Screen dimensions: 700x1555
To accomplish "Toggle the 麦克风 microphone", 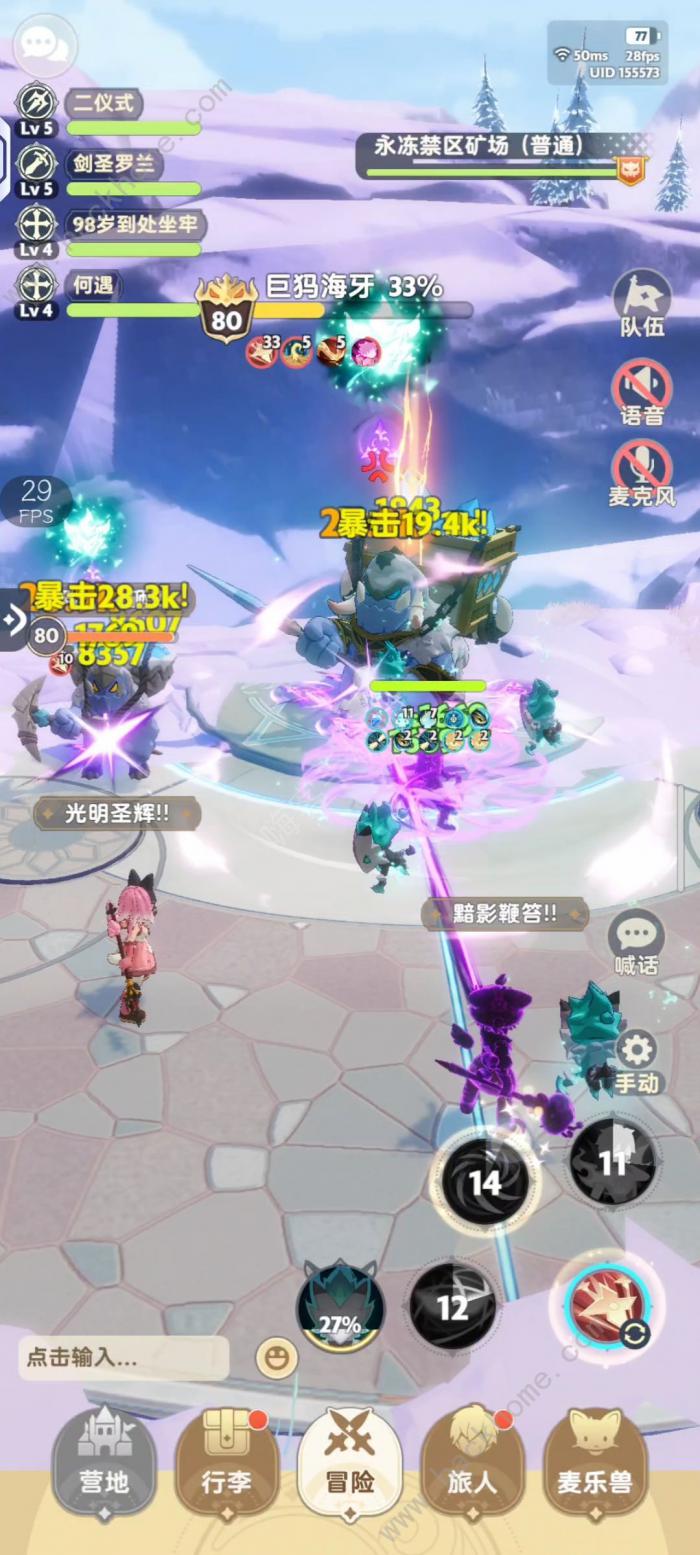I will pos(641,474).
